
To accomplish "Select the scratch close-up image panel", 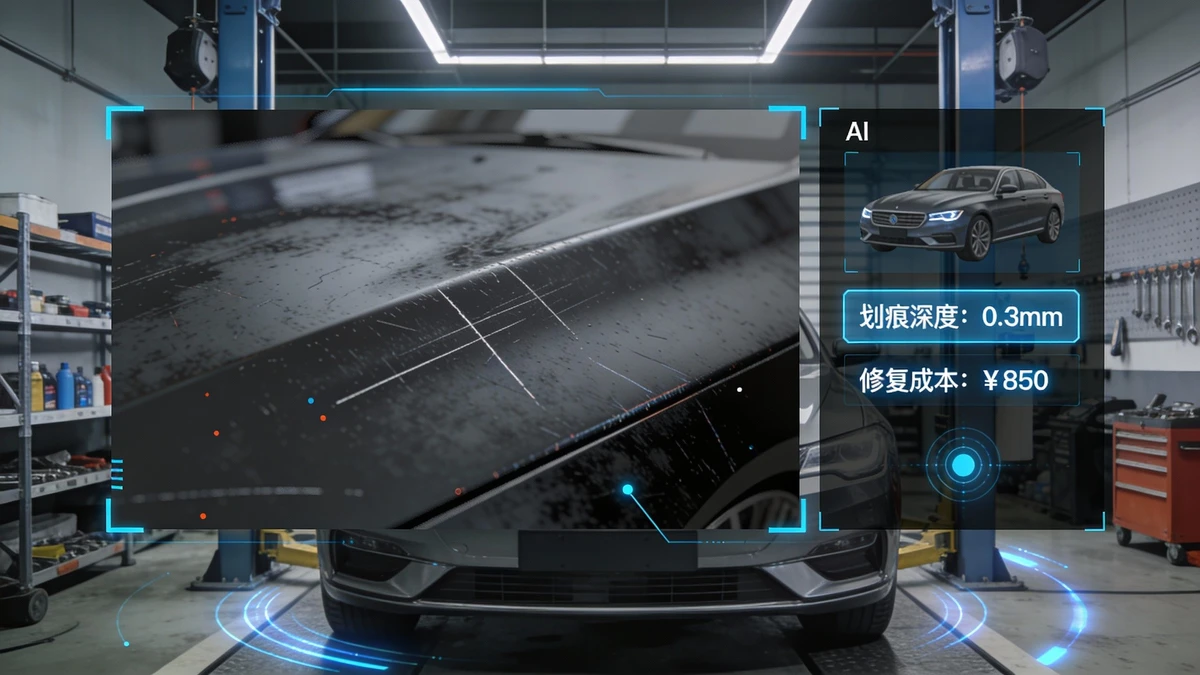I will pos(455,318).
